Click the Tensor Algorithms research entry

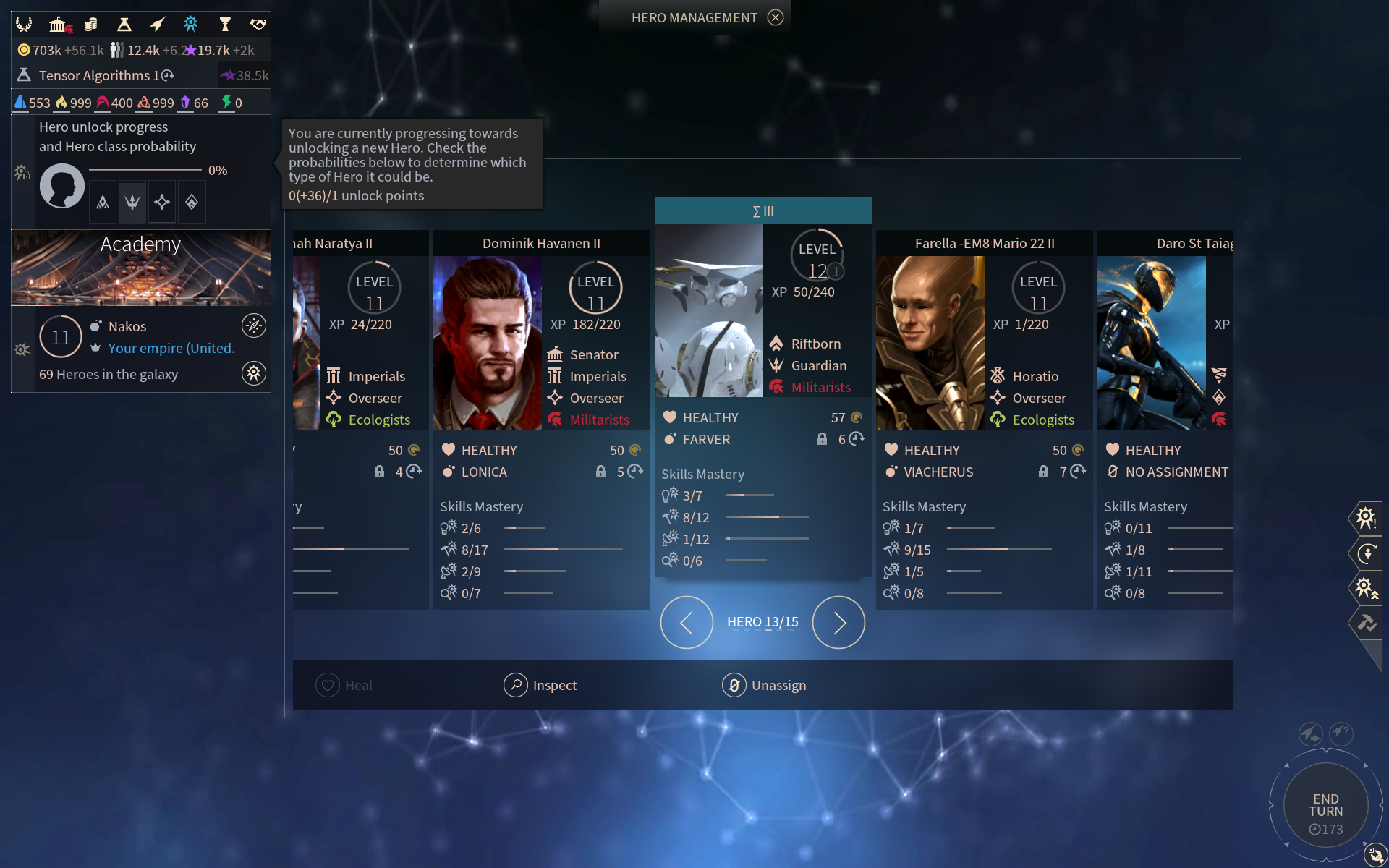[98, 75]
